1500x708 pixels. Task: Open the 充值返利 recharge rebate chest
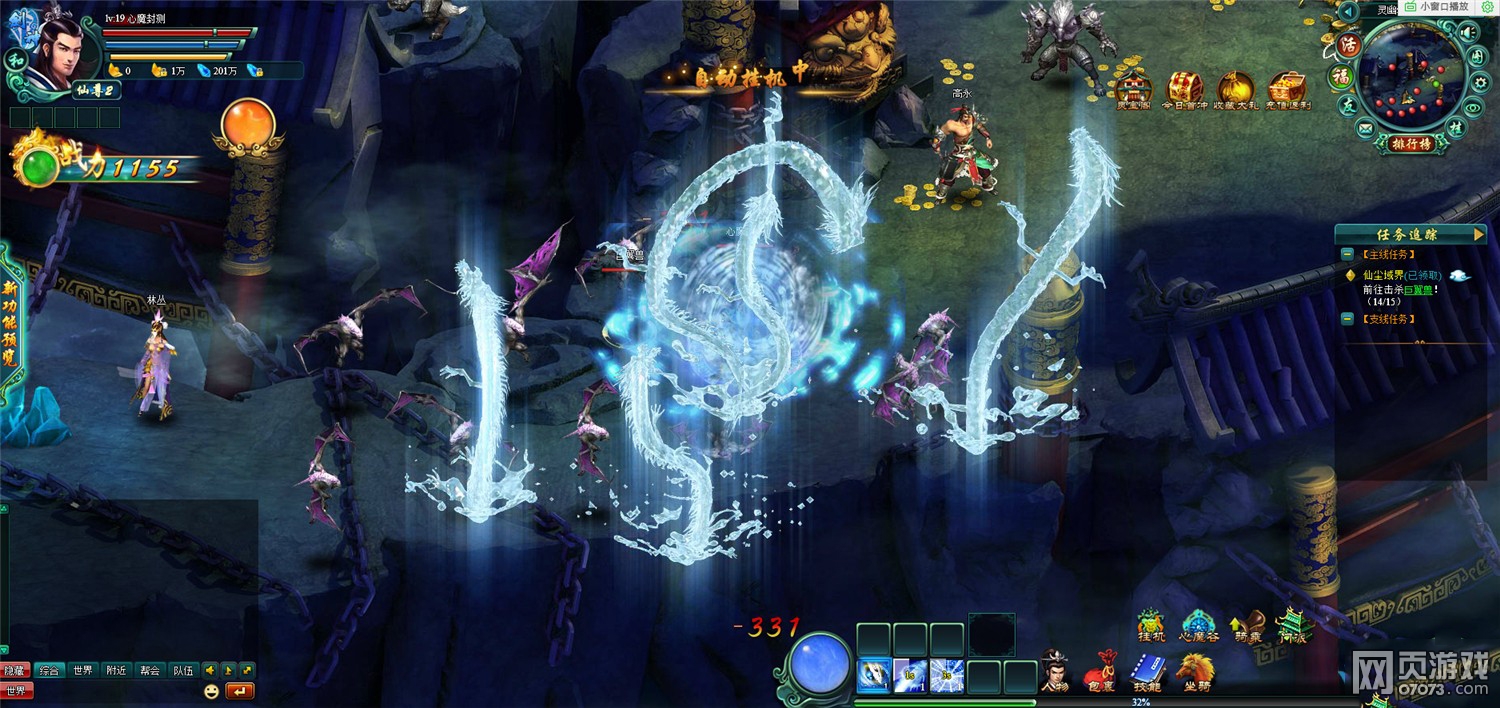coord(1287,90)
